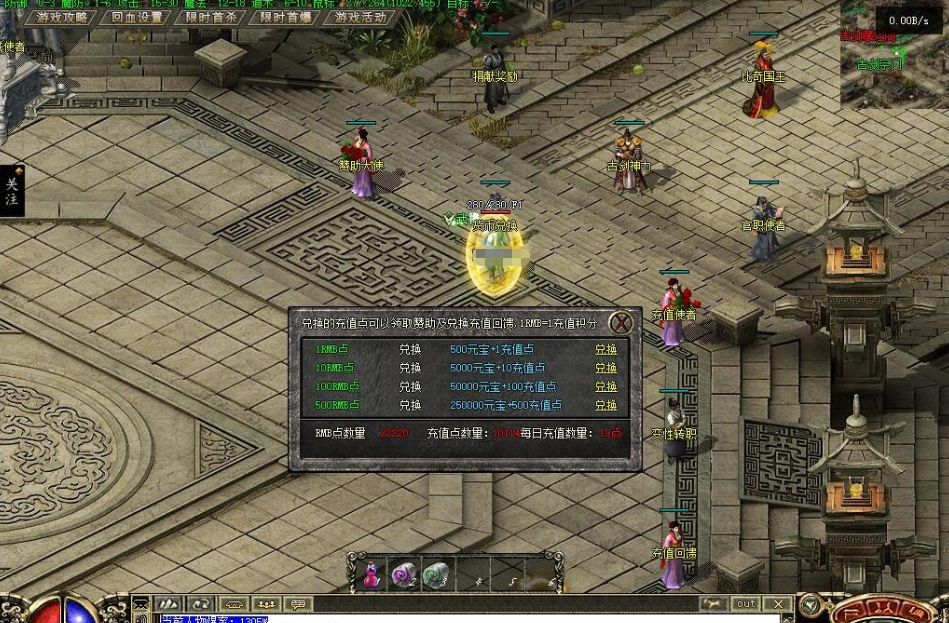Click the 'out' button on bottom bar
Image resolution: width=949 pixels, height=623 pixels.
point(746,604)
